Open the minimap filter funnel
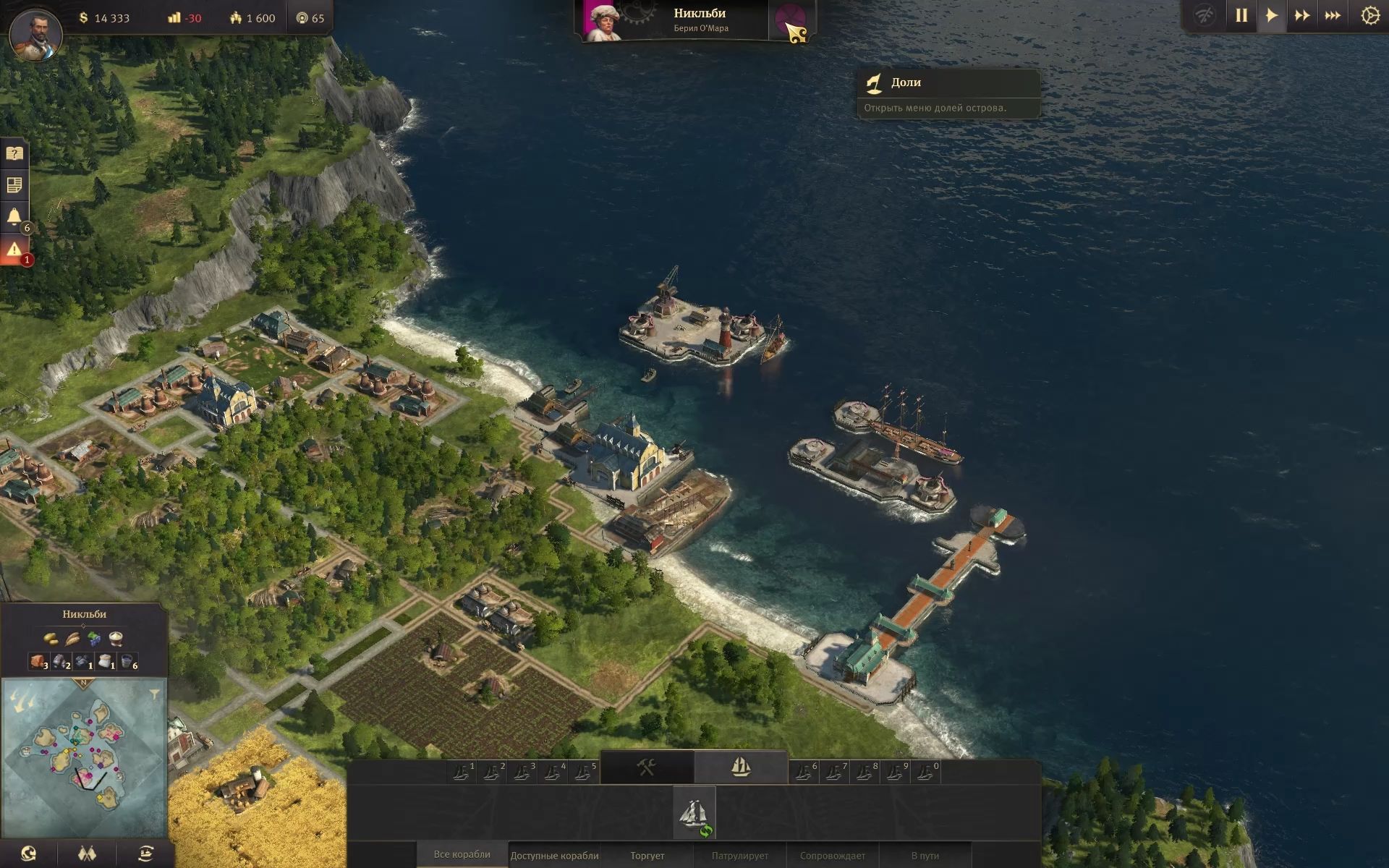 click(154, 694)
